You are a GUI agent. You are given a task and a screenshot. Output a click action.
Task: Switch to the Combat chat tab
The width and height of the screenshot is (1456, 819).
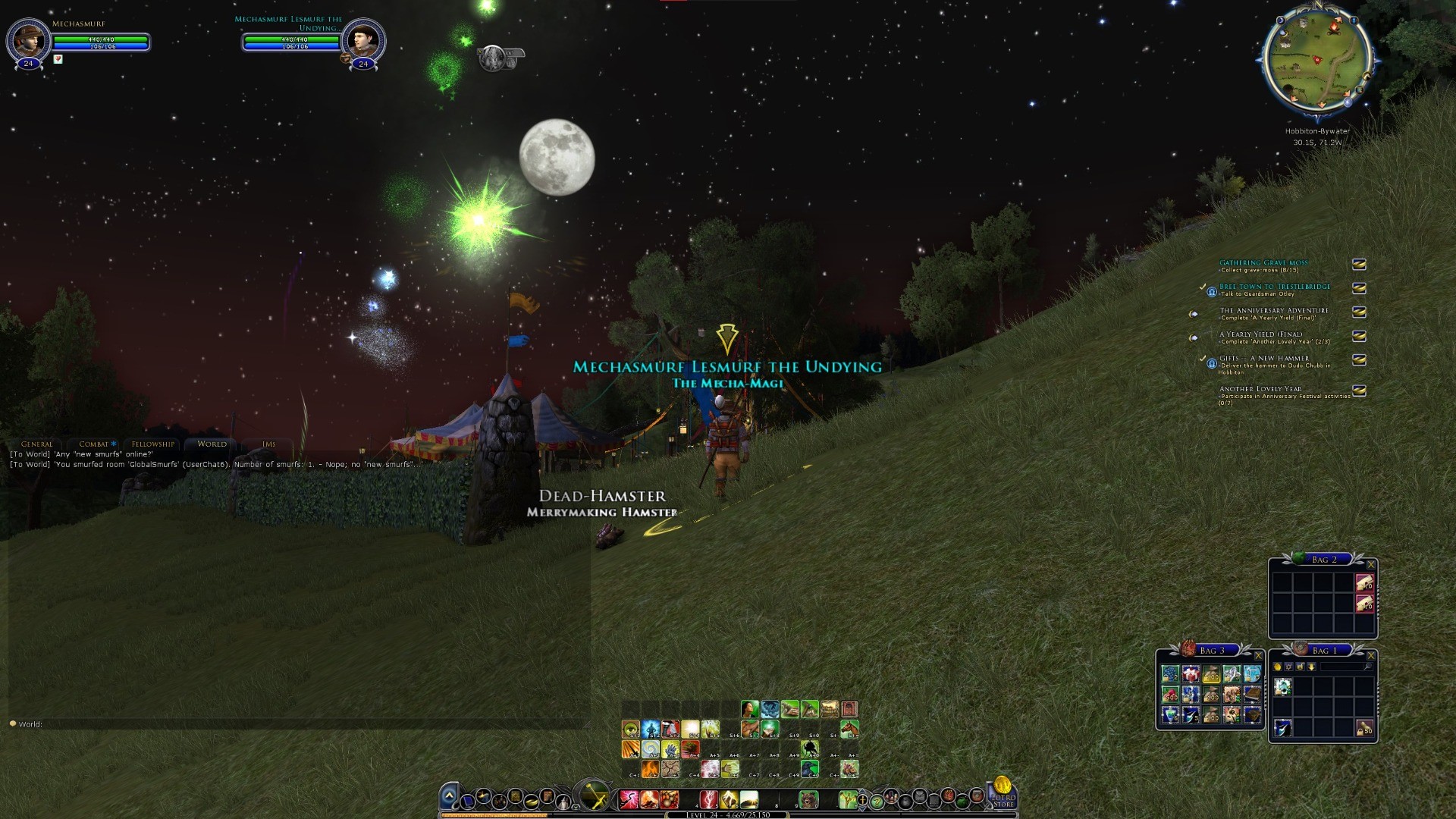coord(94,444)
